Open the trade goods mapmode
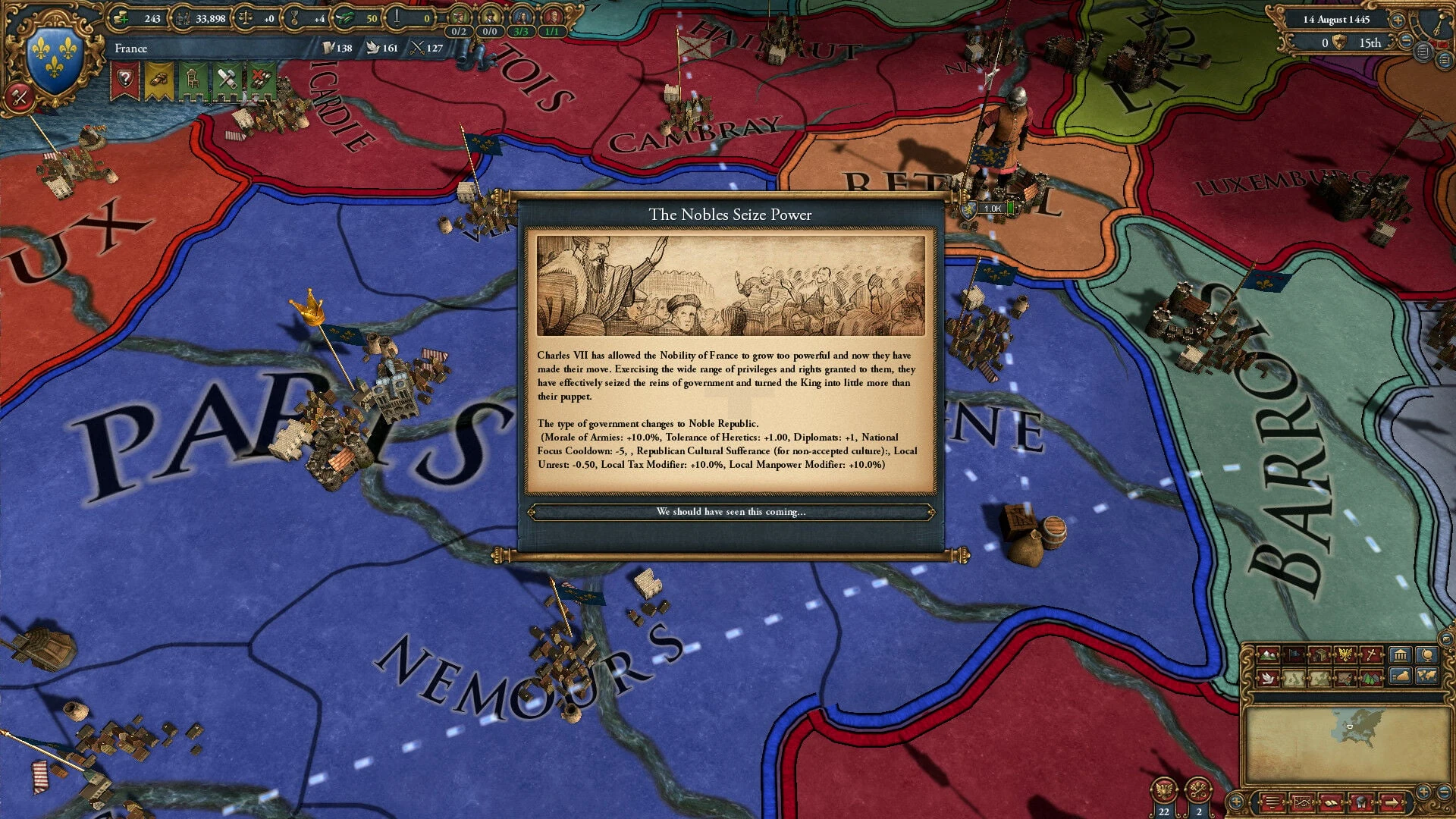The height and width of the screenshot is (819, 1456). (x=1321, y=655)
